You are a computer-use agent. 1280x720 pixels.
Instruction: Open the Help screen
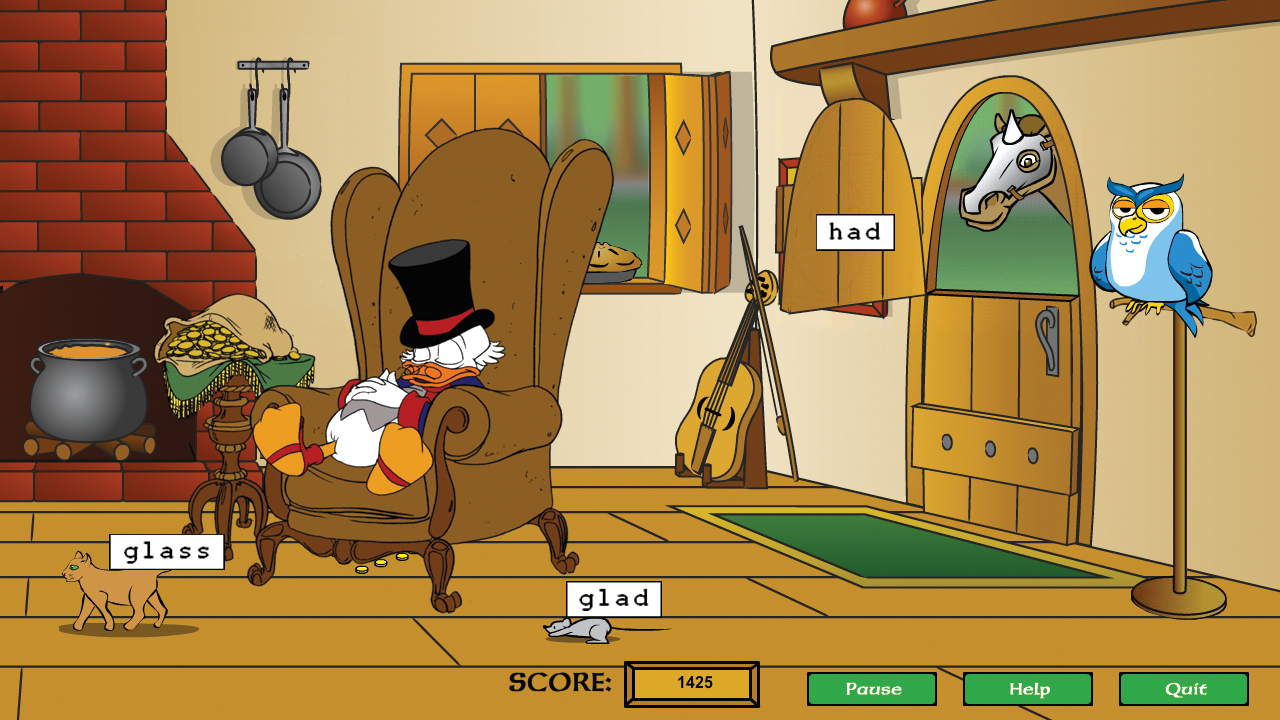[x=1030, y=689]
